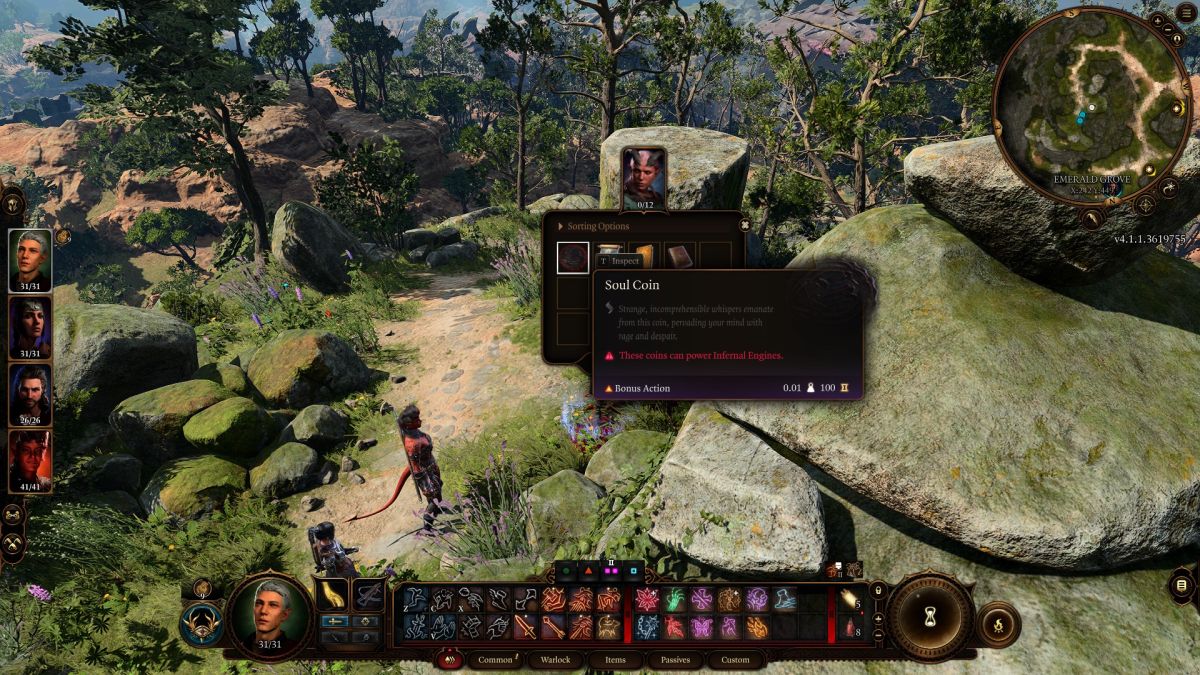
Task: Show the Passives hotbar tab
Action: 675,660
